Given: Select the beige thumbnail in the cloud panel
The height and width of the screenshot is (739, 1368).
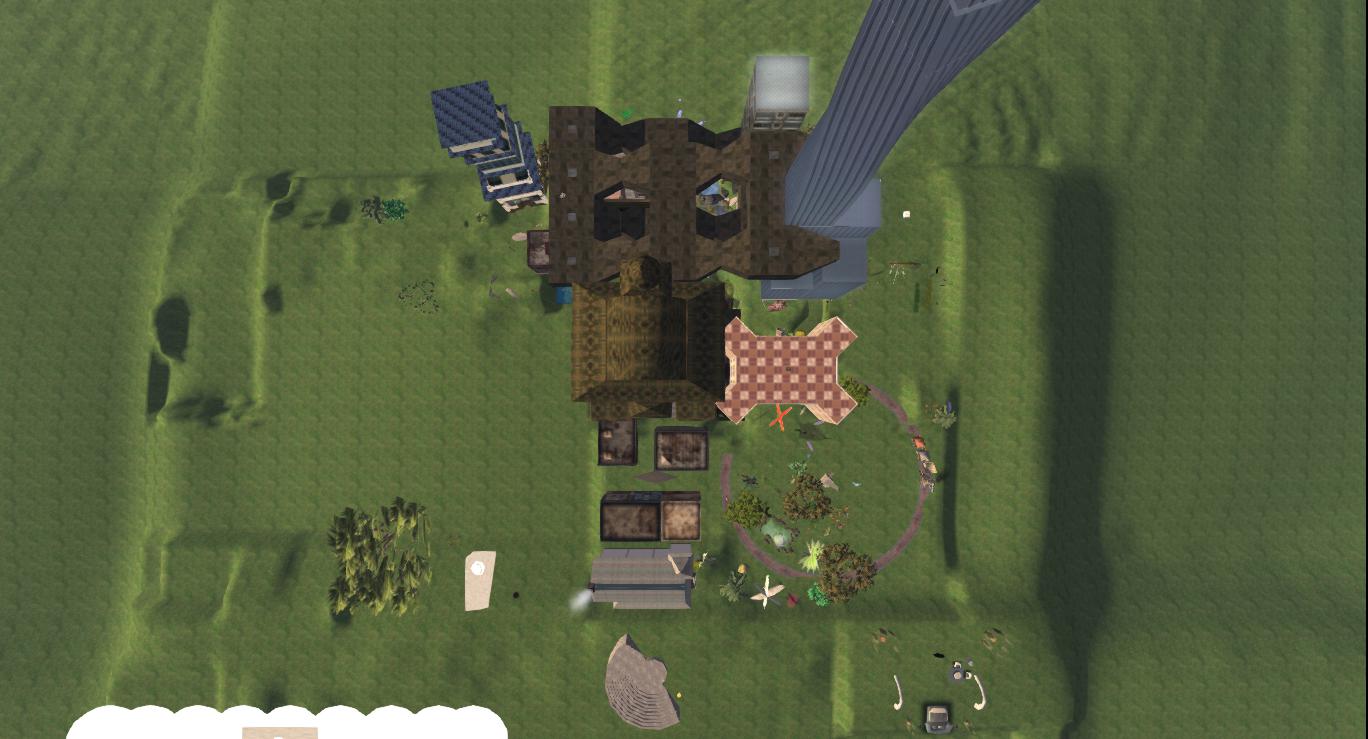Looking at the screenshot, I should pyautogui.click(x=280, y=733).
